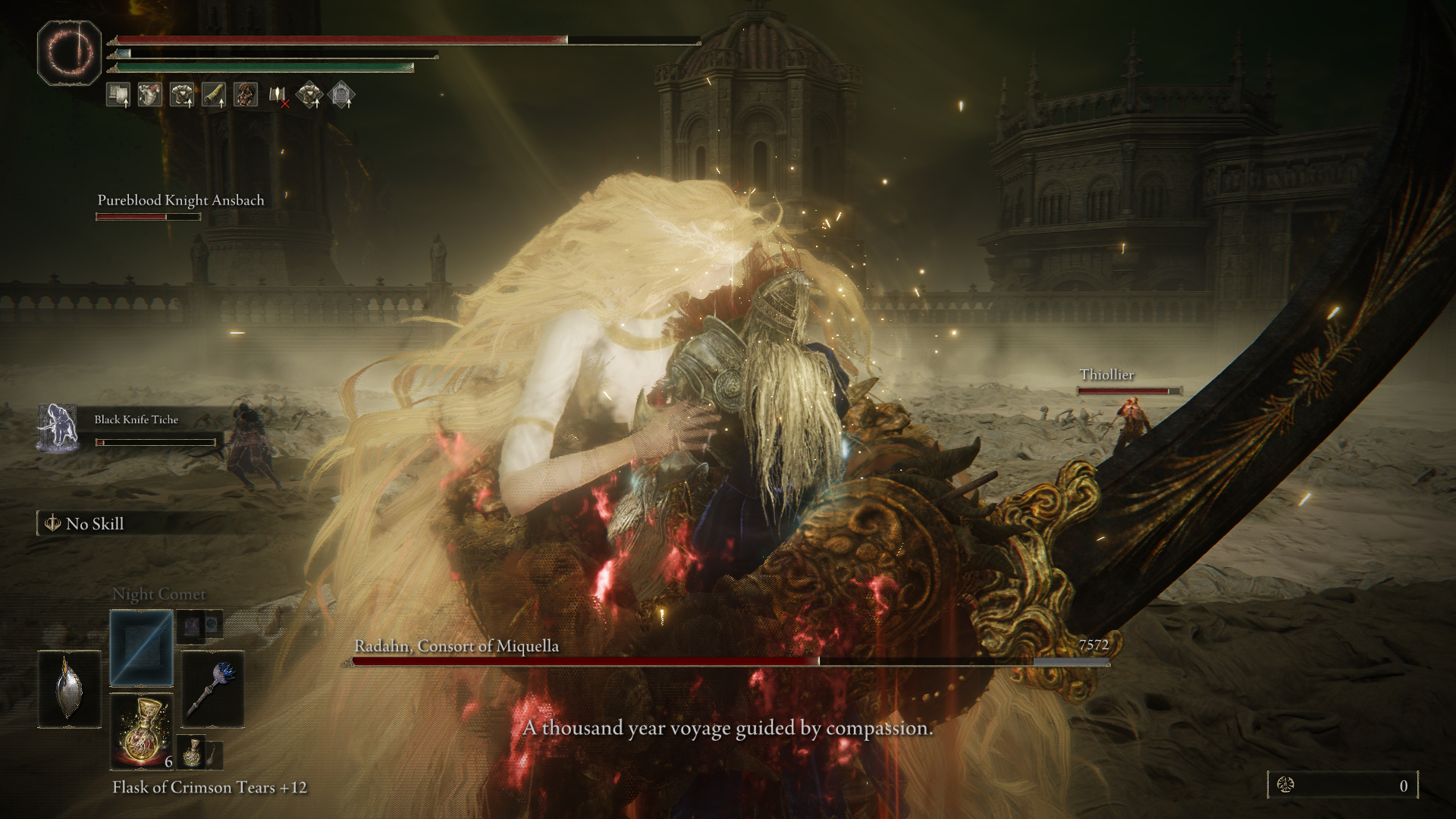Viewport: 1456px width, 819px height.
Task: Check the green log buff icon
Action: 214,95
